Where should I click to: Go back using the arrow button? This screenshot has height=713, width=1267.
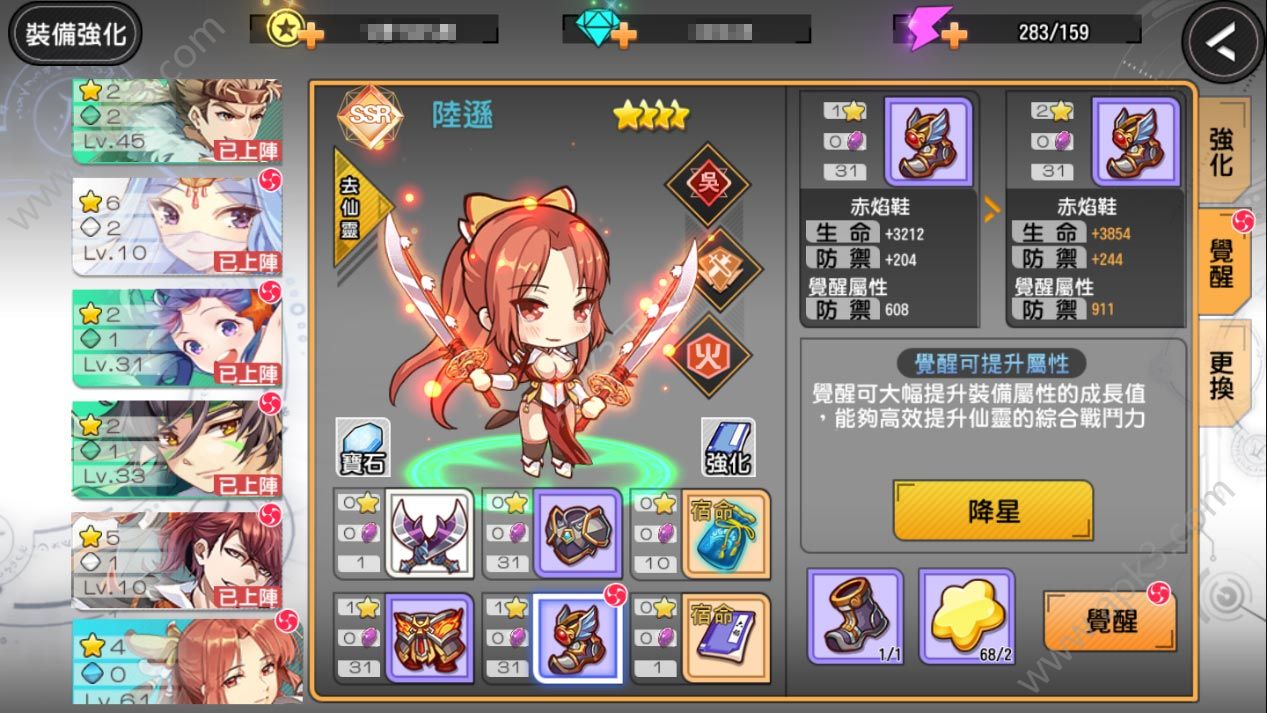click(1222, 42)
